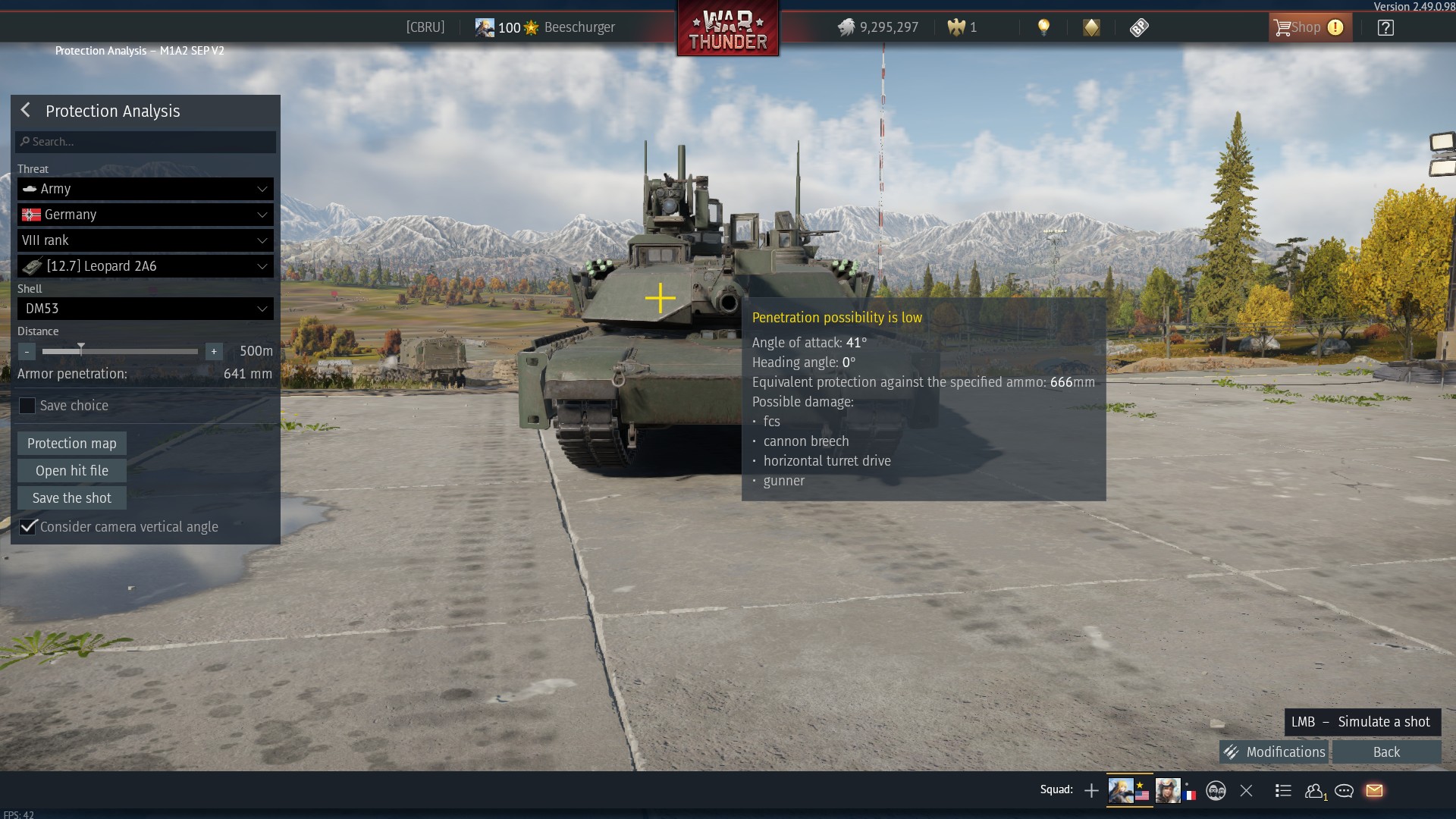Toggle Consider camera vertical angle

[x=28, y=527]
